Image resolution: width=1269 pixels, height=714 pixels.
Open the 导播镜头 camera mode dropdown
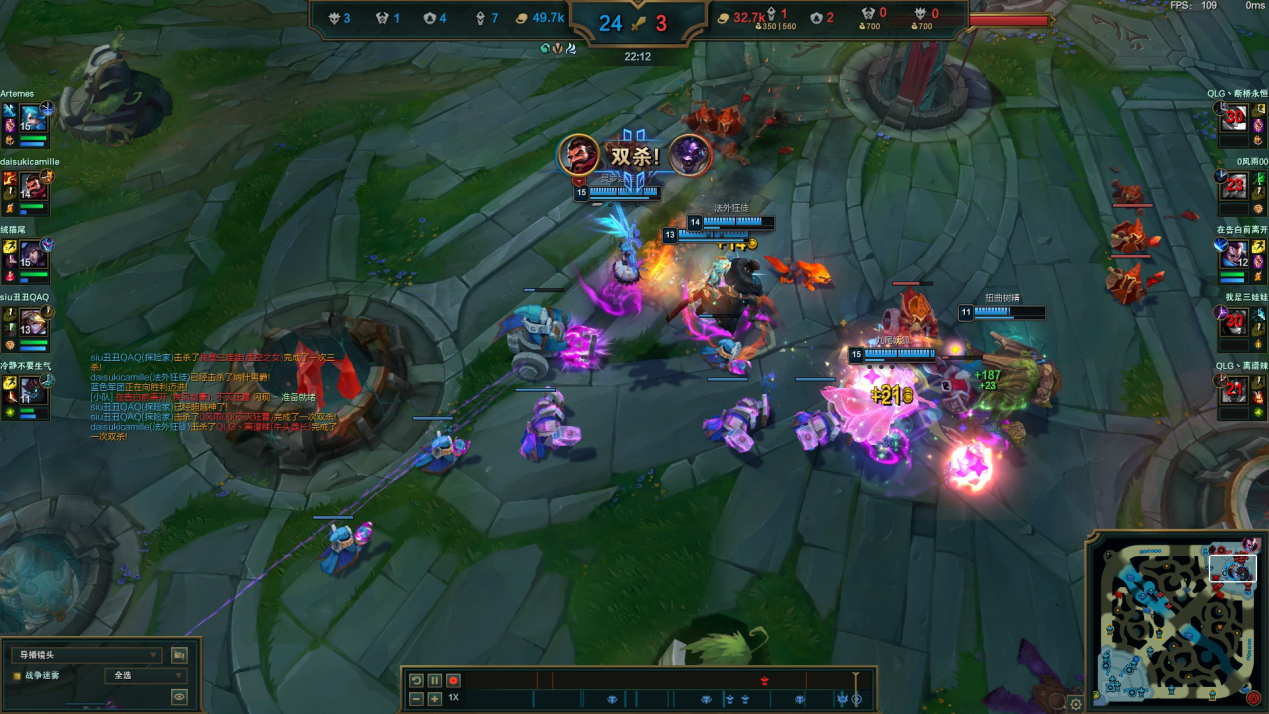point(85,655)
